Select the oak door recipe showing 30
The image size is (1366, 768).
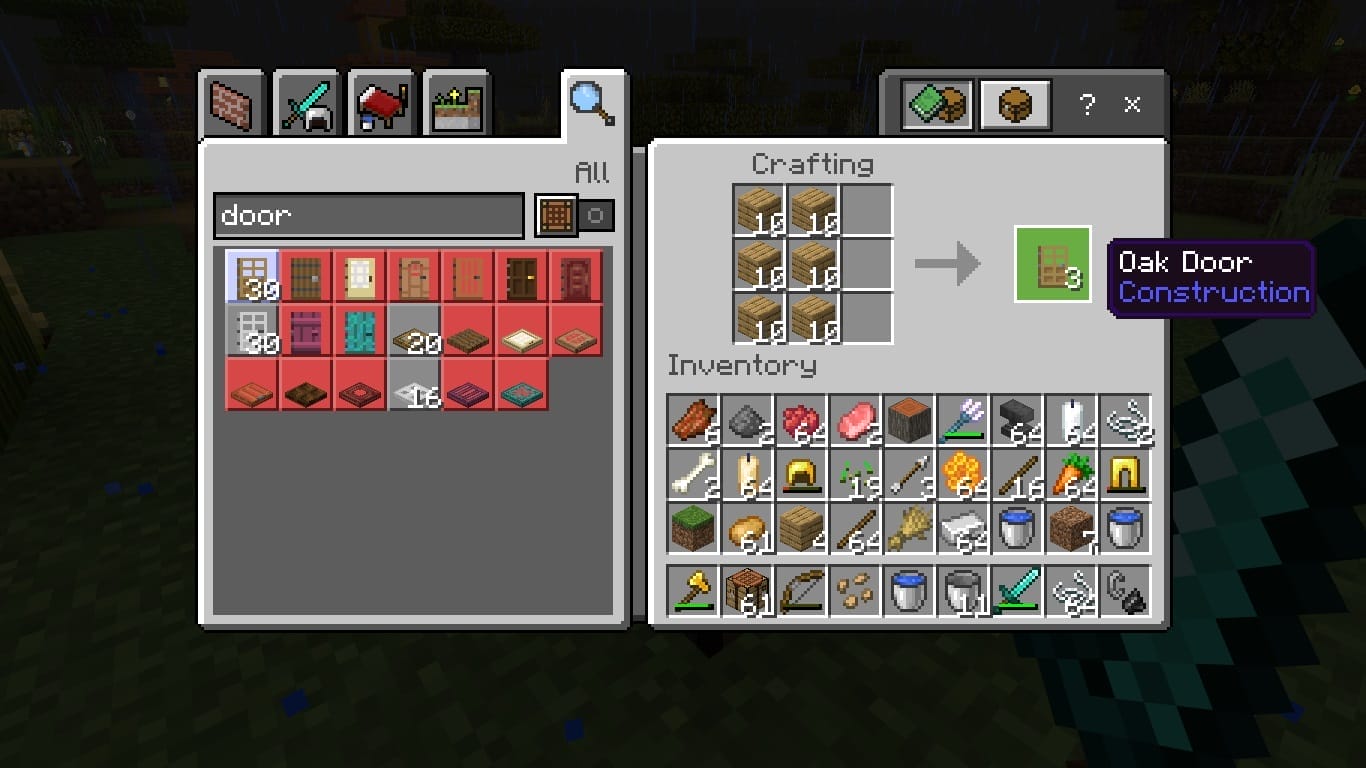(x=252, y=276)
